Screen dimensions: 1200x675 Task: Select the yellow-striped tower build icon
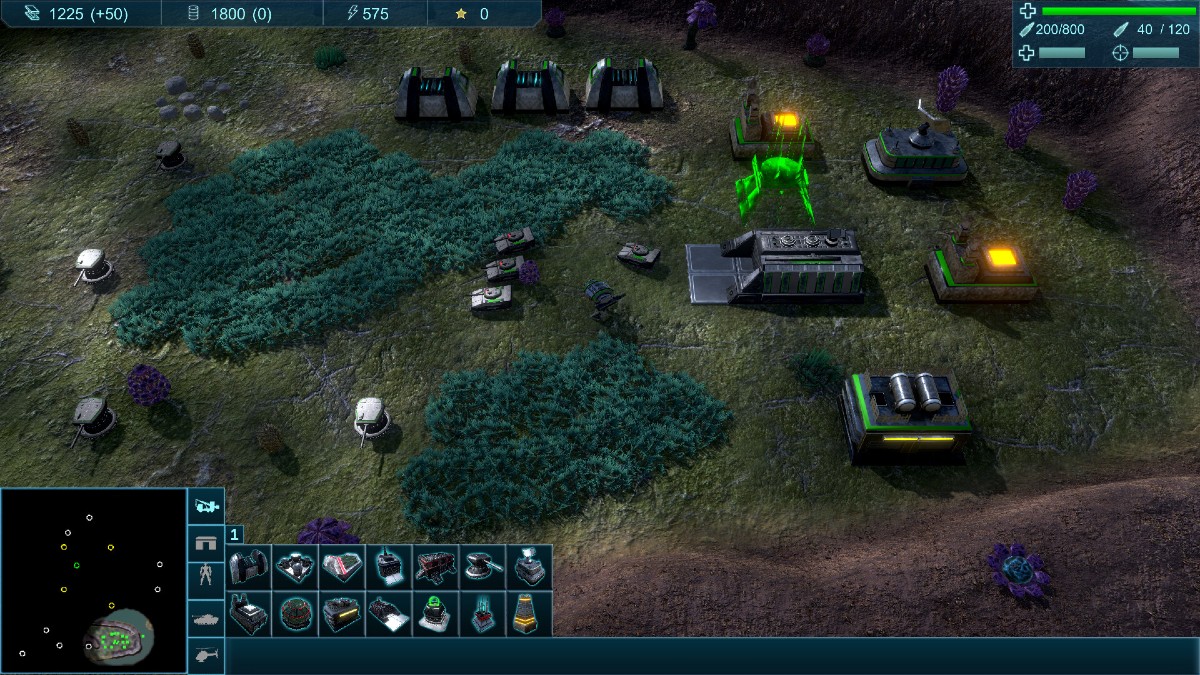(529, 613)
